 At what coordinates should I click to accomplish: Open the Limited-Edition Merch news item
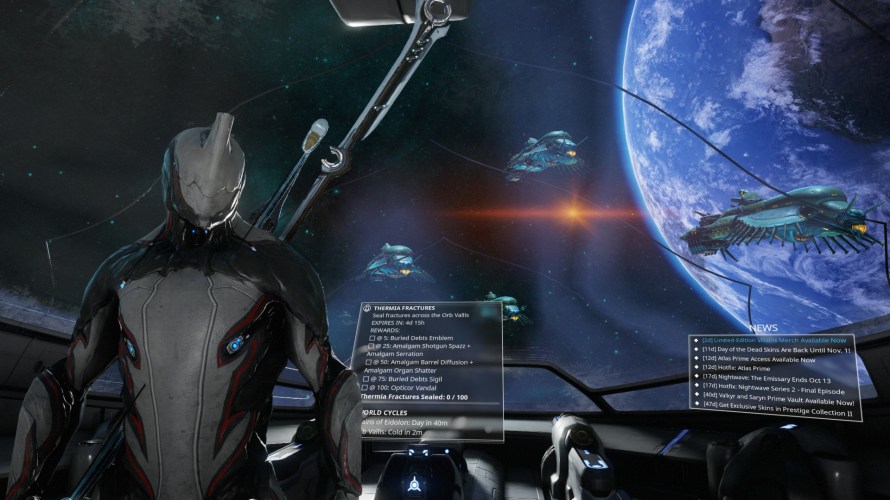click(775, 341)
